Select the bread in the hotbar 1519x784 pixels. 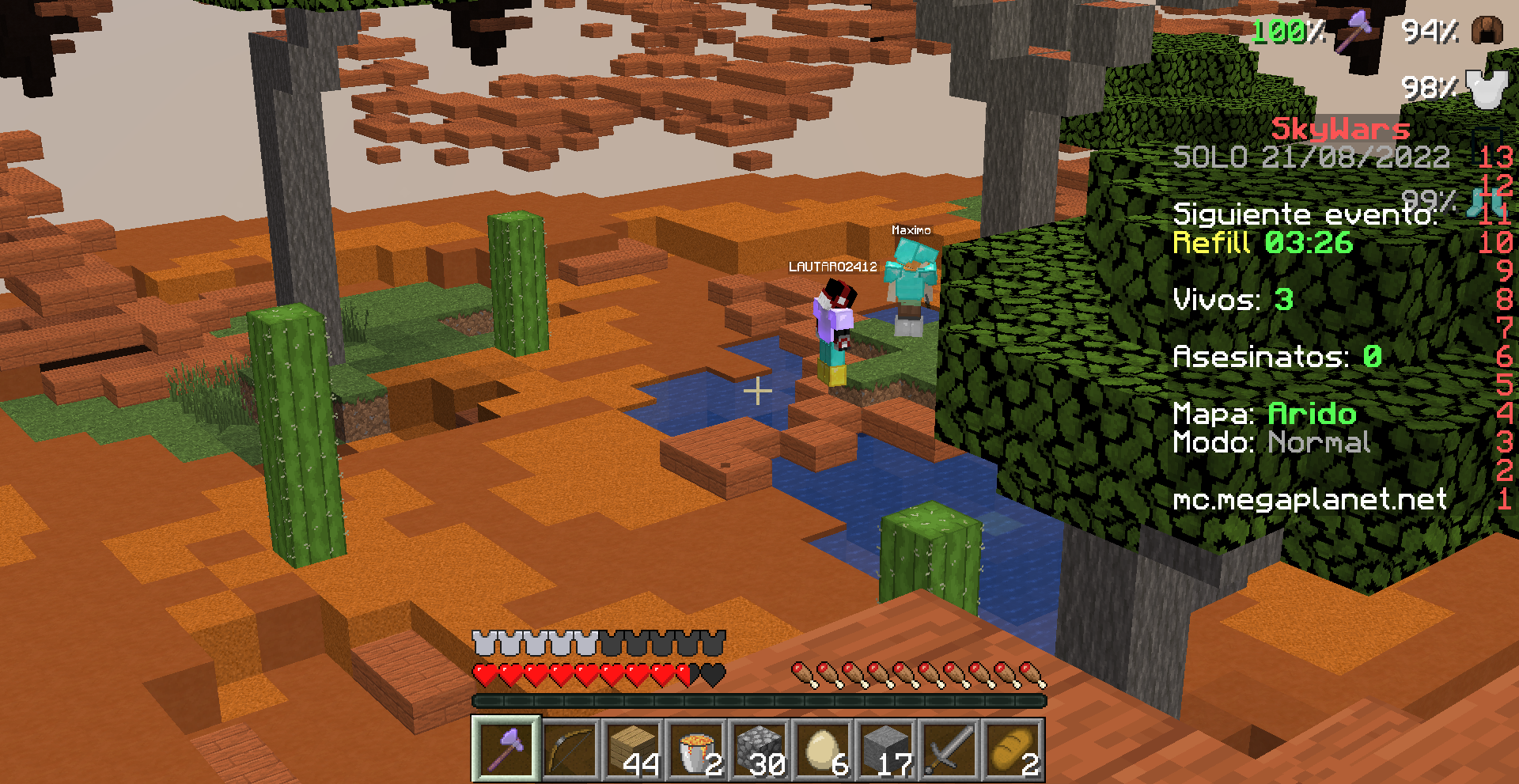pos(1013,749)
